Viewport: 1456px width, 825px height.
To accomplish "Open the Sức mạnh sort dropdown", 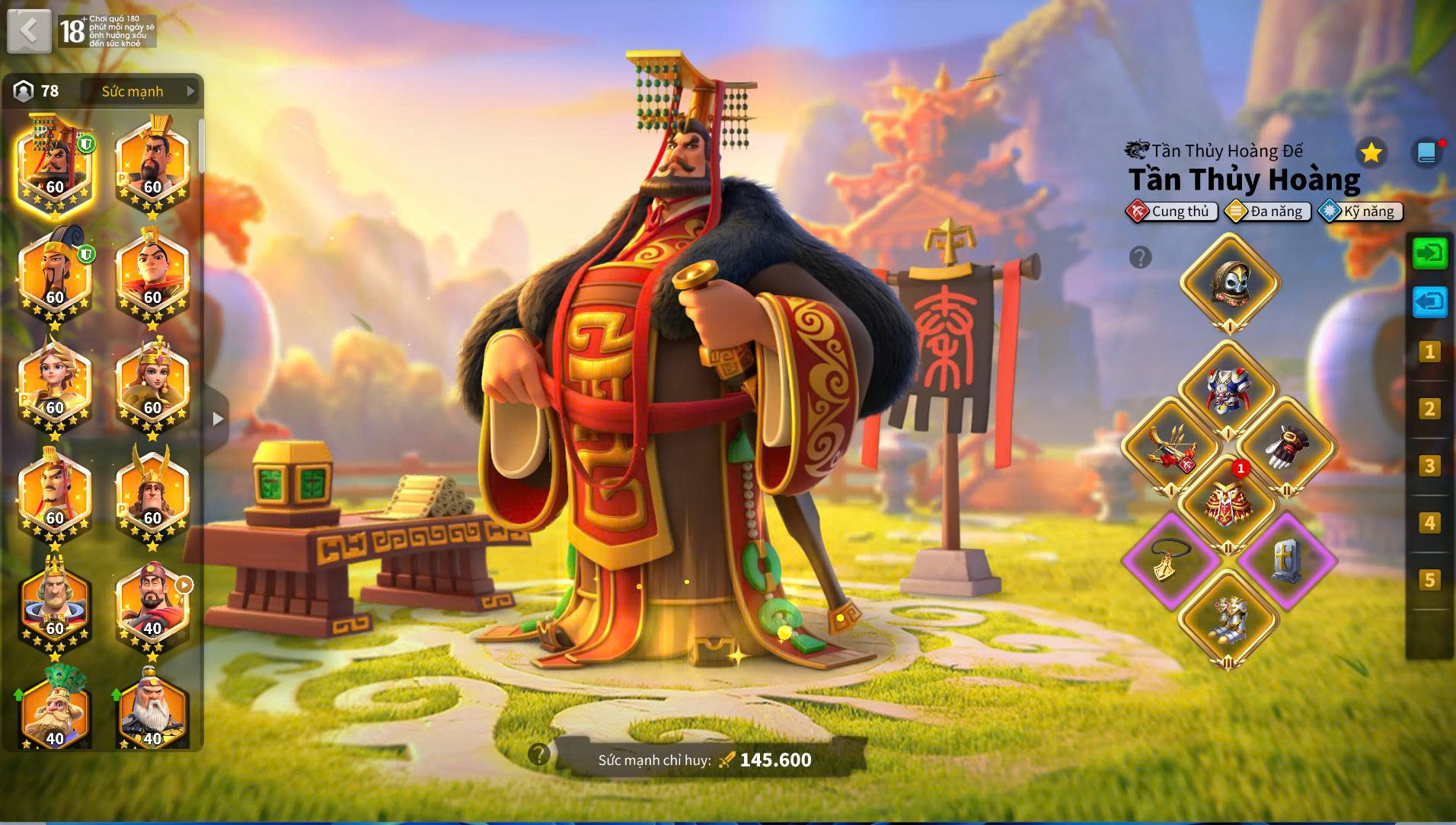I will pyautogui.click(x=141, y=91).
